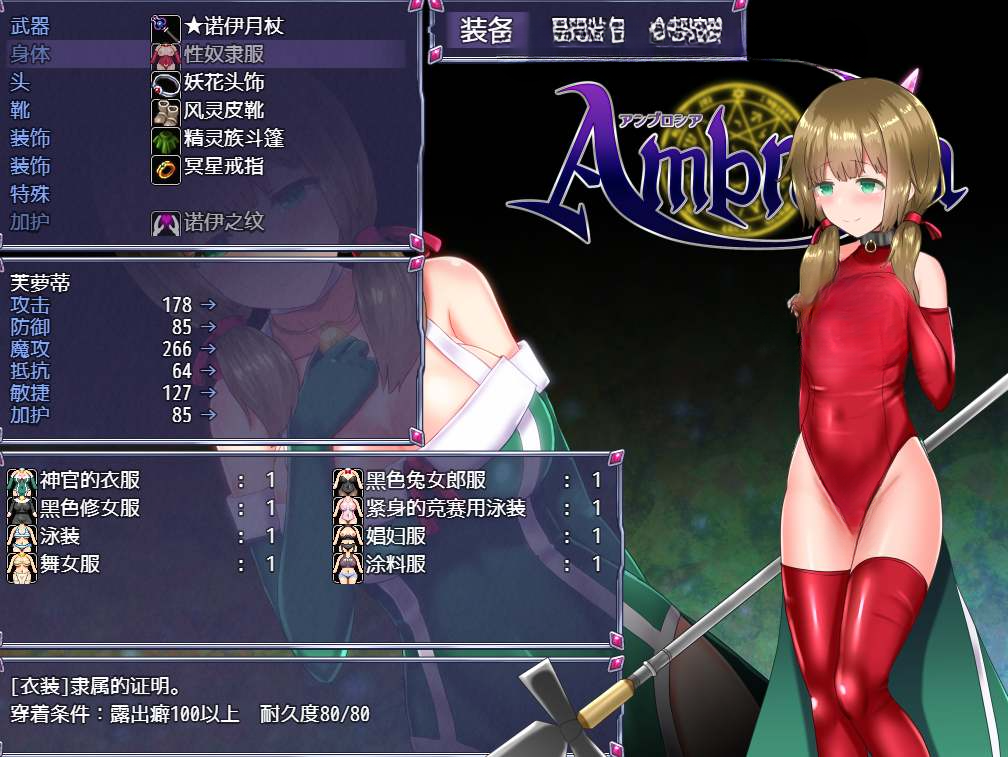The width and height of the screenshot is (1008, 757).
Task: Select 紧身的竞赛用泳装 from the list
Action: 466,508
